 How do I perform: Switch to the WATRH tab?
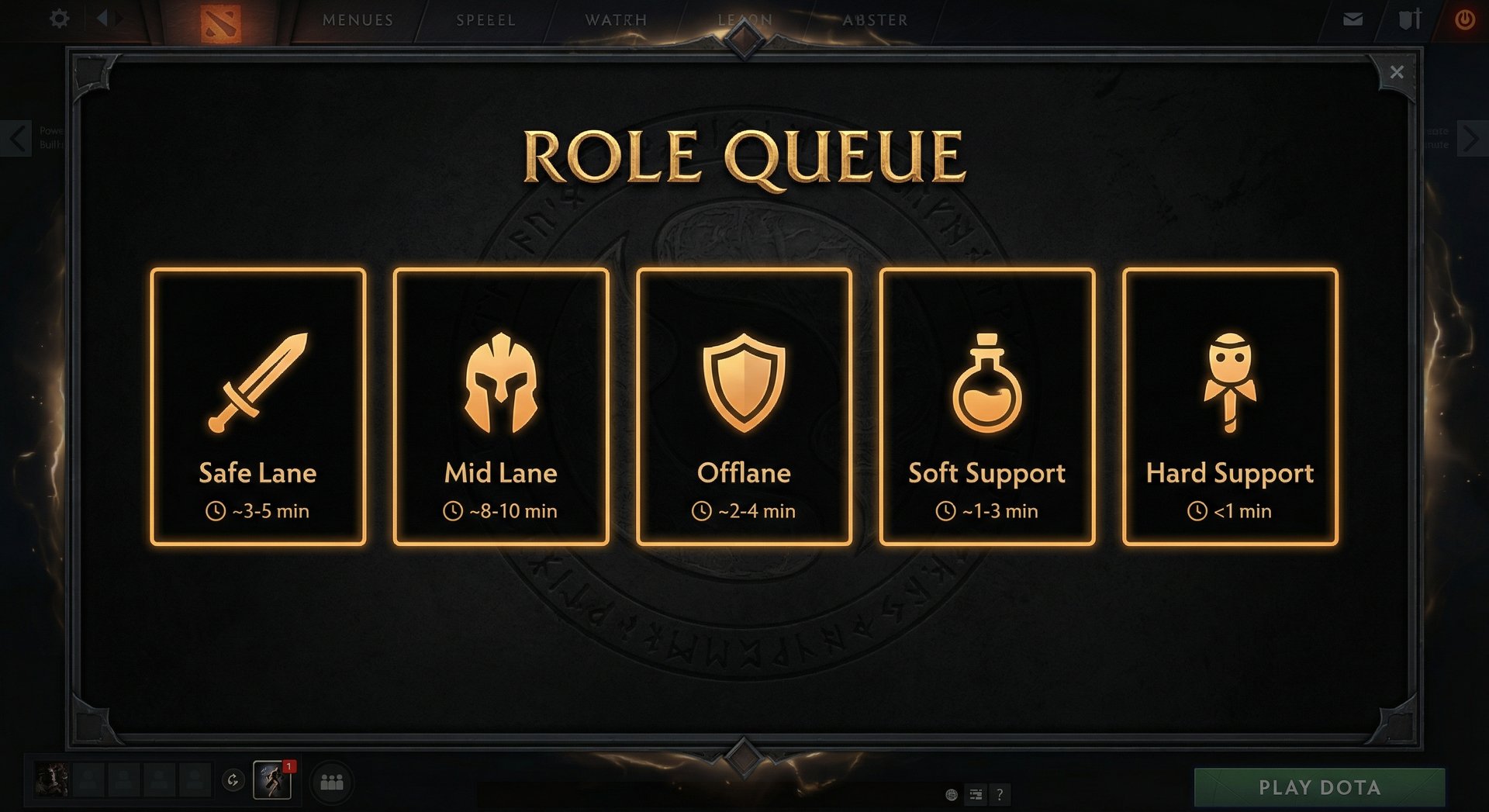click(617, 20)
